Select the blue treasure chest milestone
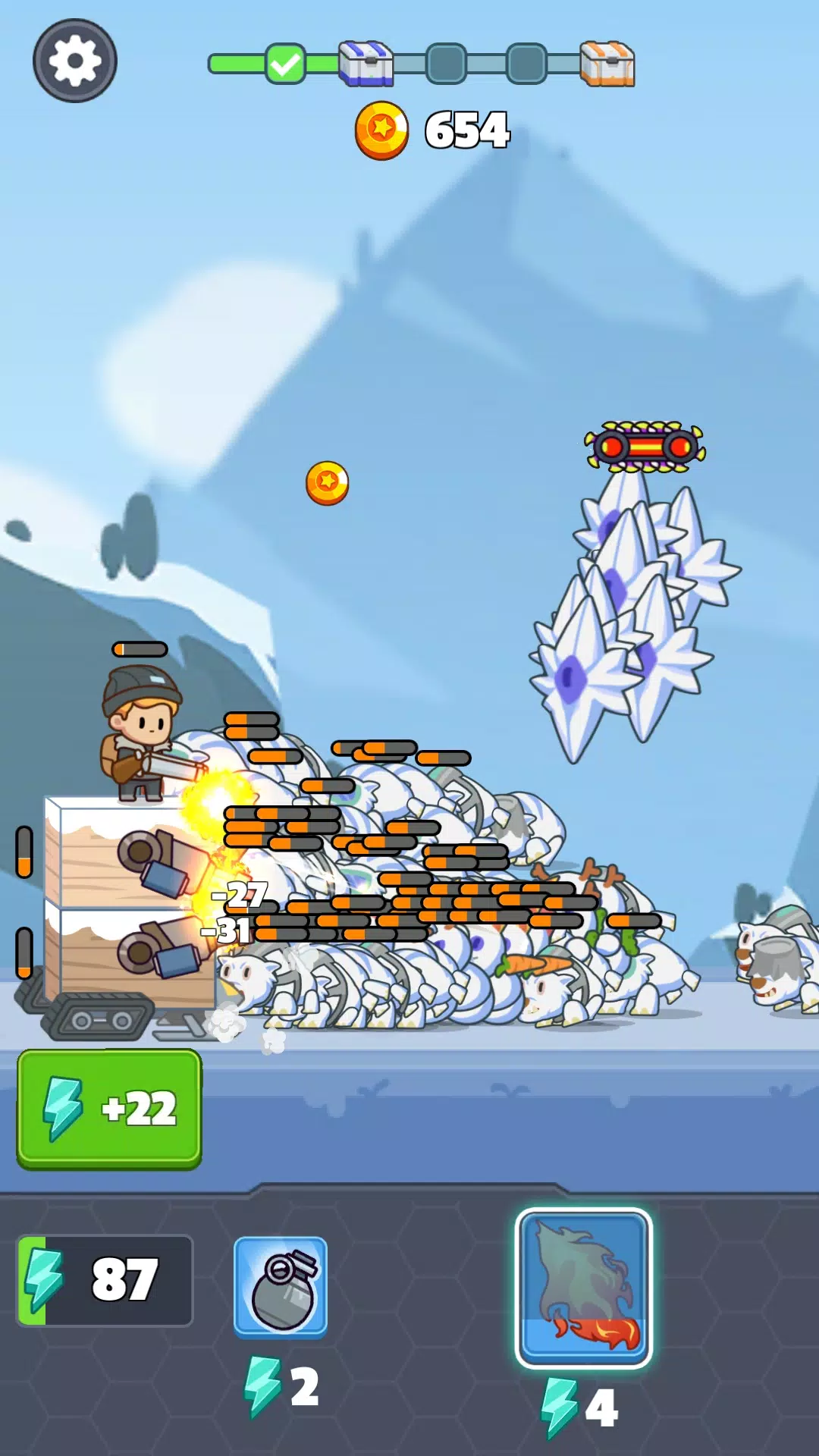 [366, 64]
